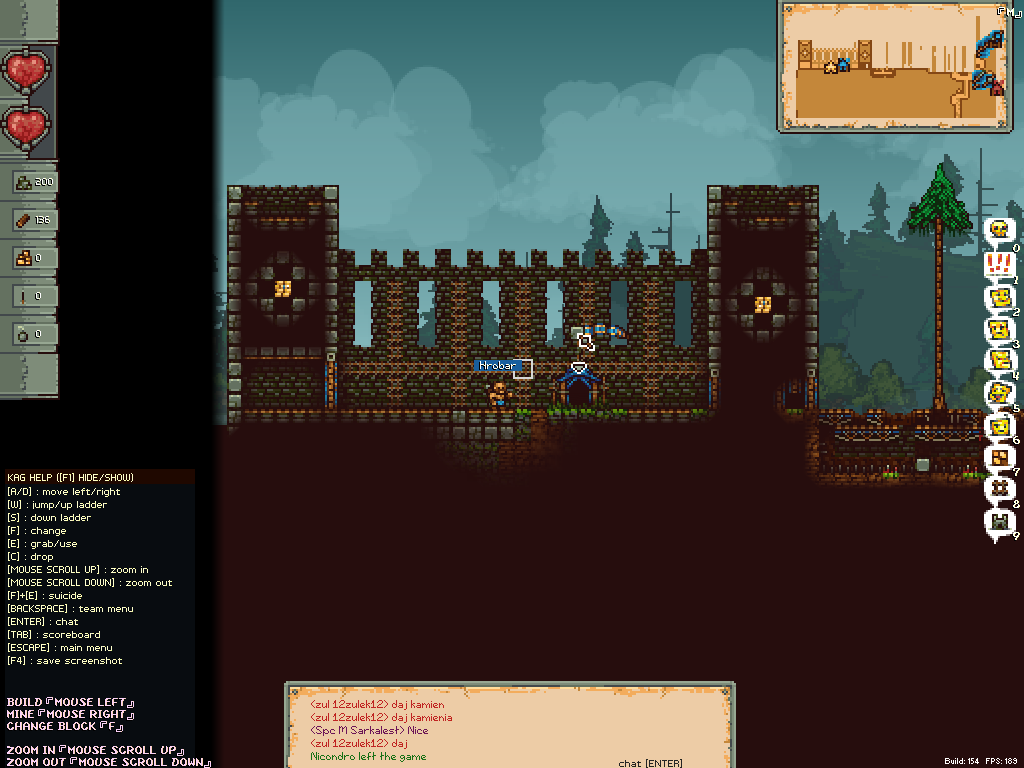This screenshot has width=1024, height=768.
Task: Select the emote bubble numbered 7
Action: tap(998, 458)
